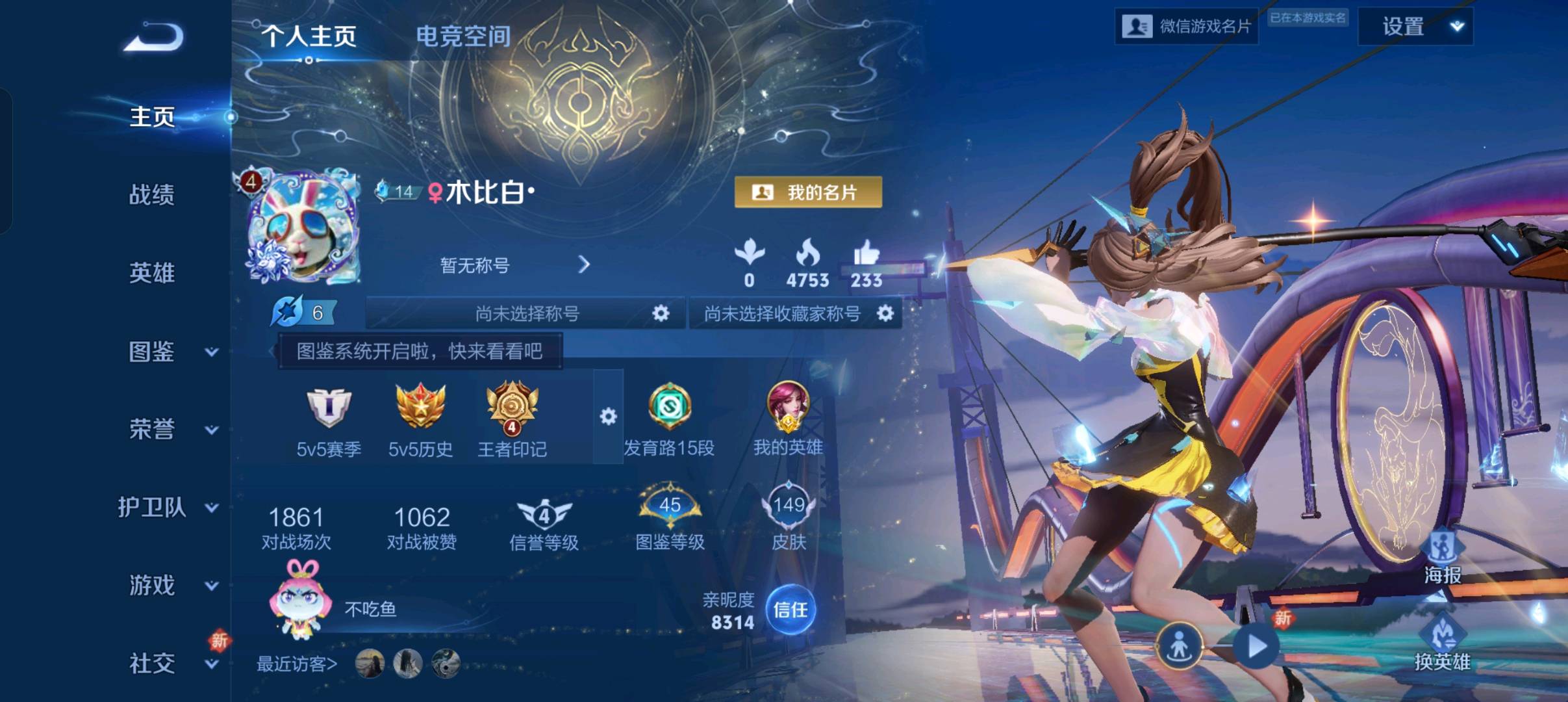1568x702 pixels.
Task: Open the 微信游戏名片 button
Action: coord(1186,27)
